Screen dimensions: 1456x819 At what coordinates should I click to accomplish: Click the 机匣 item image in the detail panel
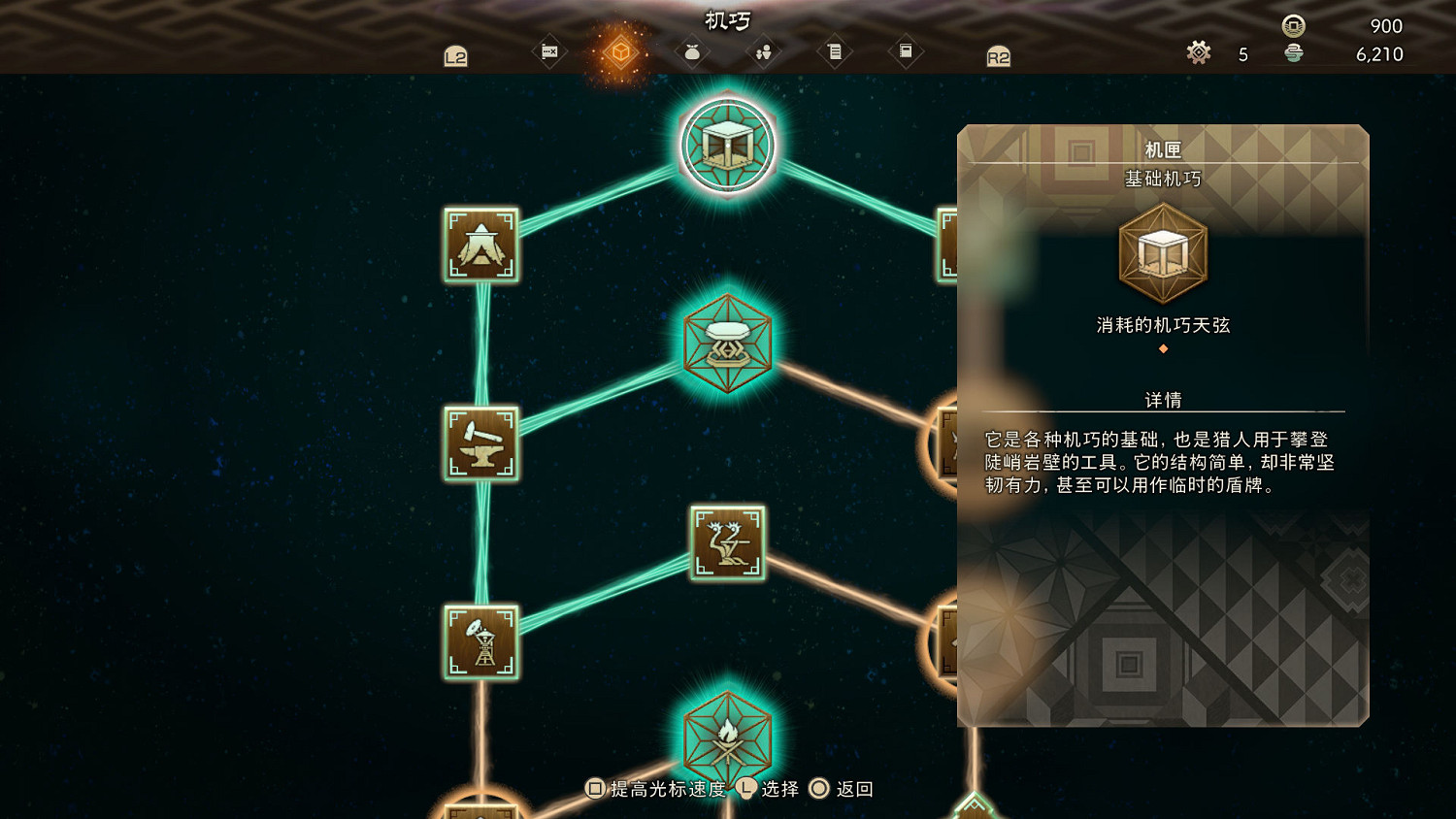(x=1163, y=254)
